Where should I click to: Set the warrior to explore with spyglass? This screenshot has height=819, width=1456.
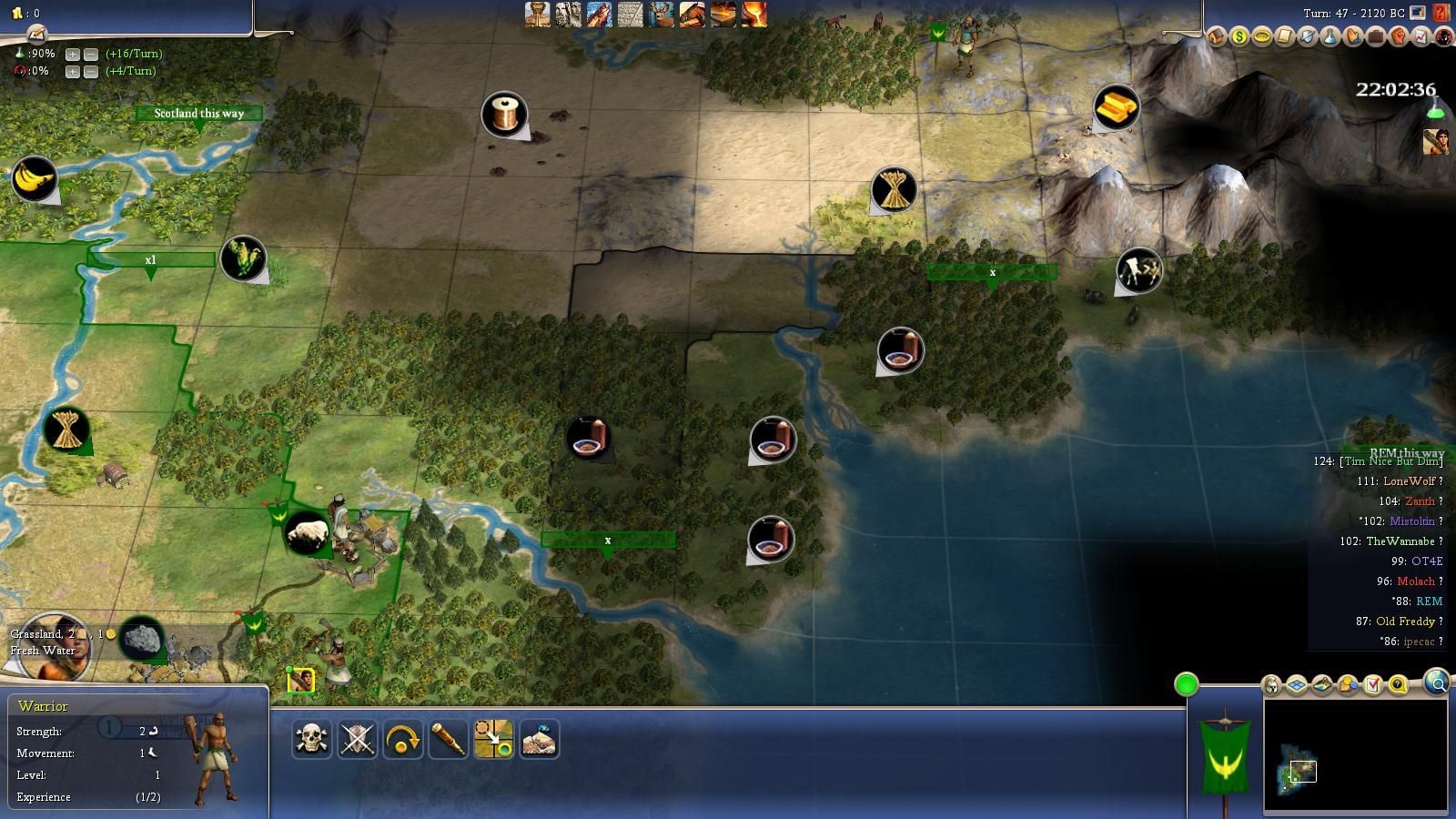(449, 739)
